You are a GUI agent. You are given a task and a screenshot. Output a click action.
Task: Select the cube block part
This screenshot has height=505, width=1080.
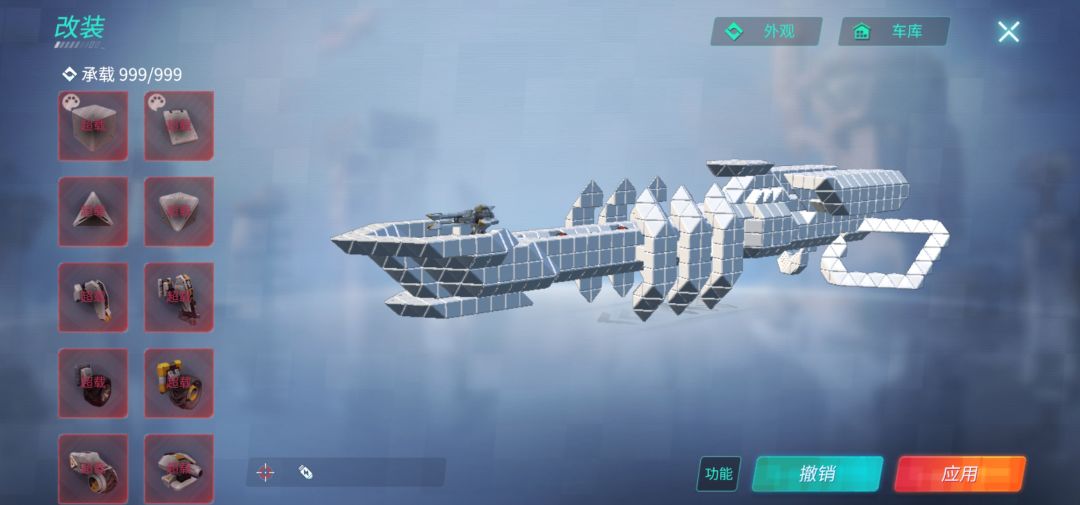93,126
